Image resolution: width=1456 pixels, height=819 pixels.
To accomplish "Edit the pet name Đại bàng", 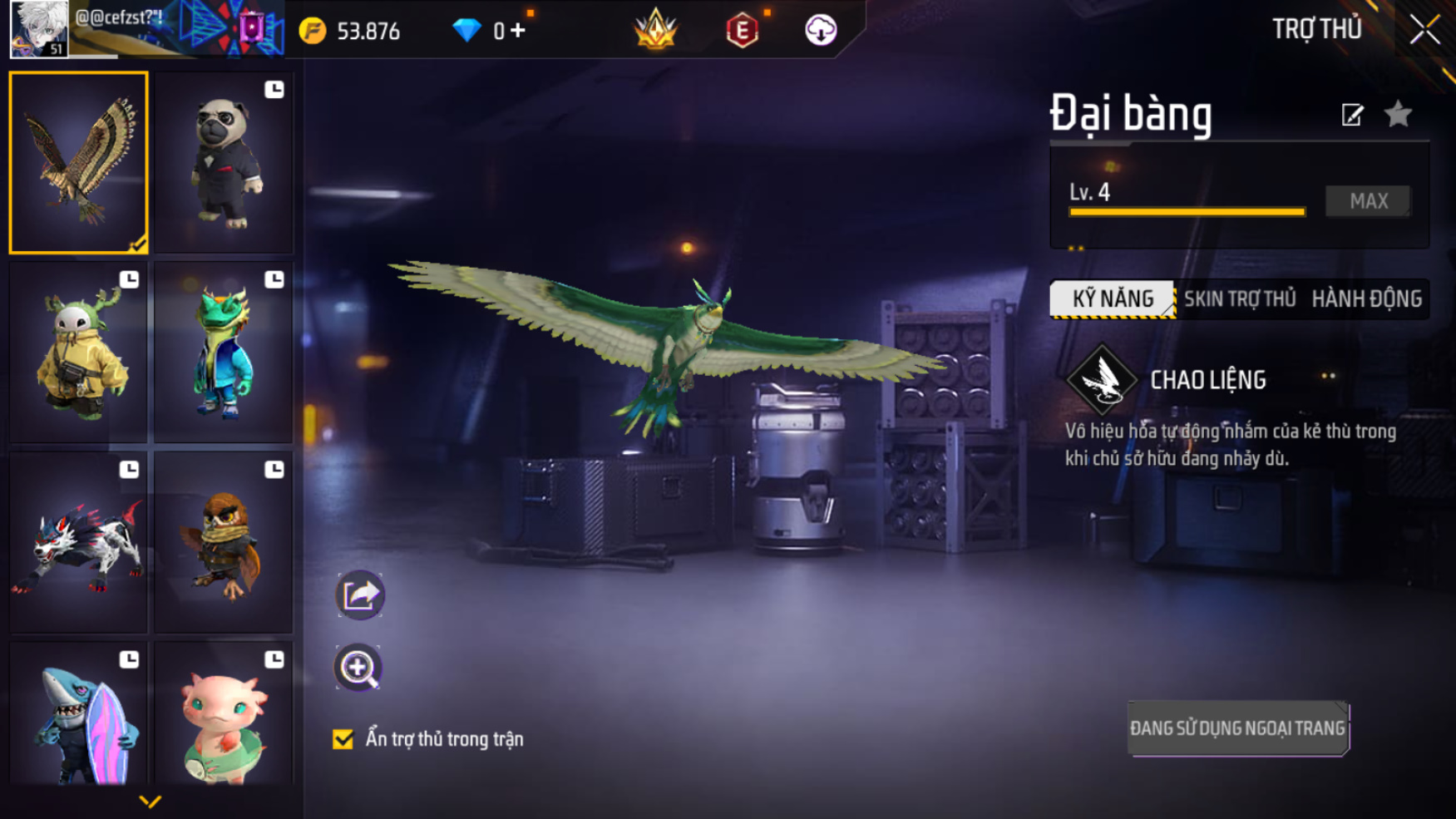I will [x=1352, y=115].
